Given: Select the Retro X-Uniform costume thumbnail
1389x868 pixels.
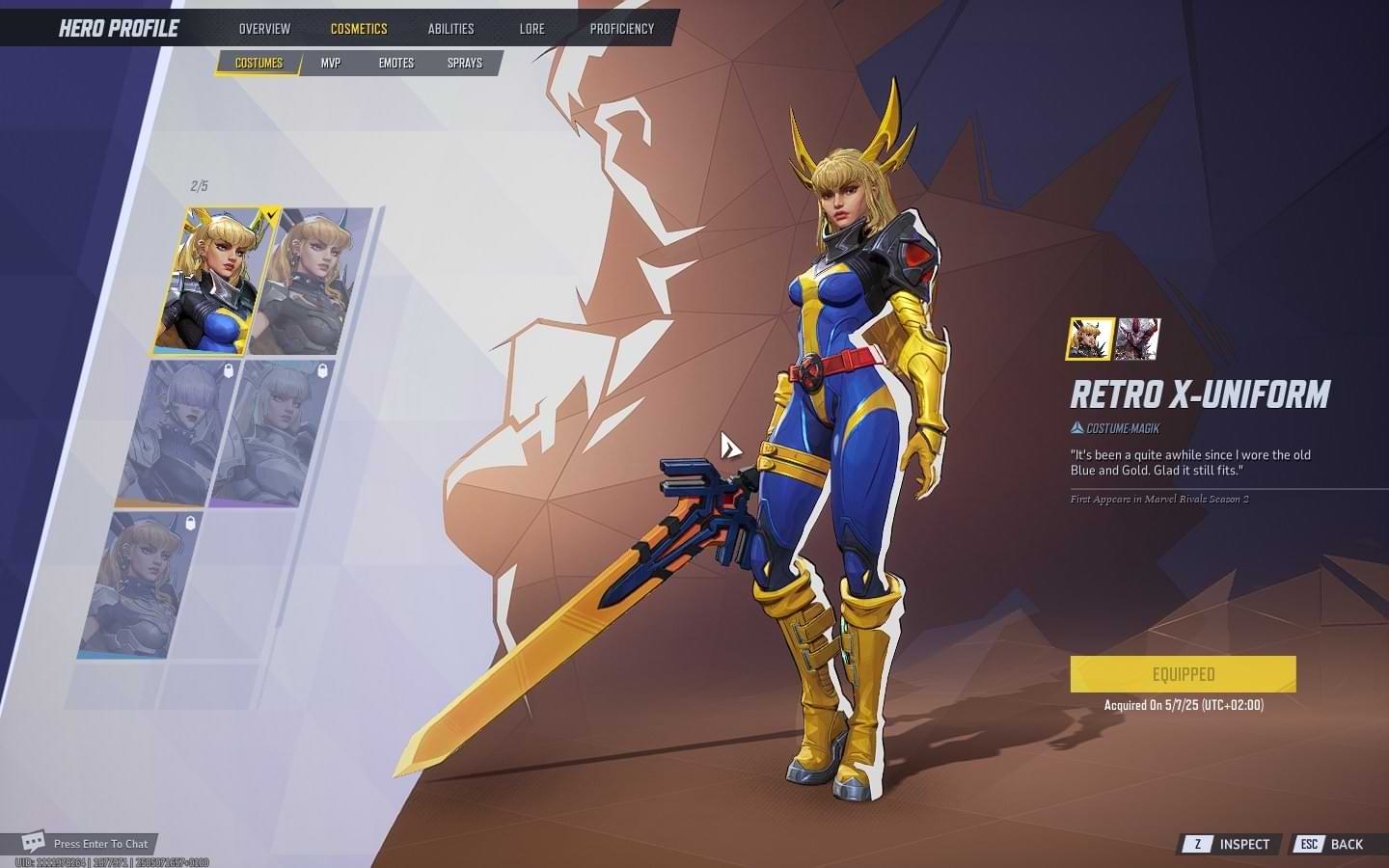Looking at the screenshot, I should coord(212,280).
